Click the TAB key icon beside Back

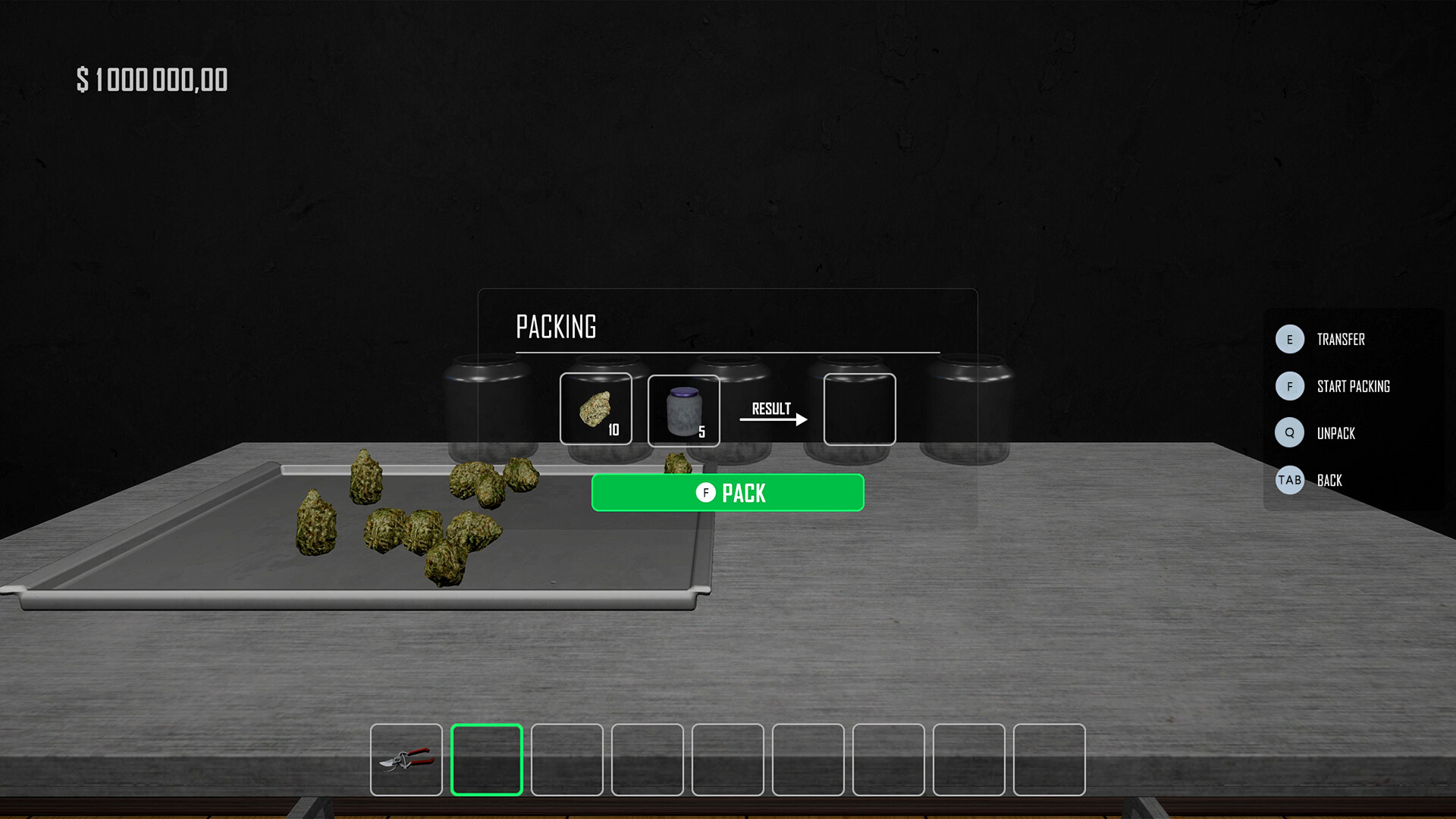(1289, 480)
